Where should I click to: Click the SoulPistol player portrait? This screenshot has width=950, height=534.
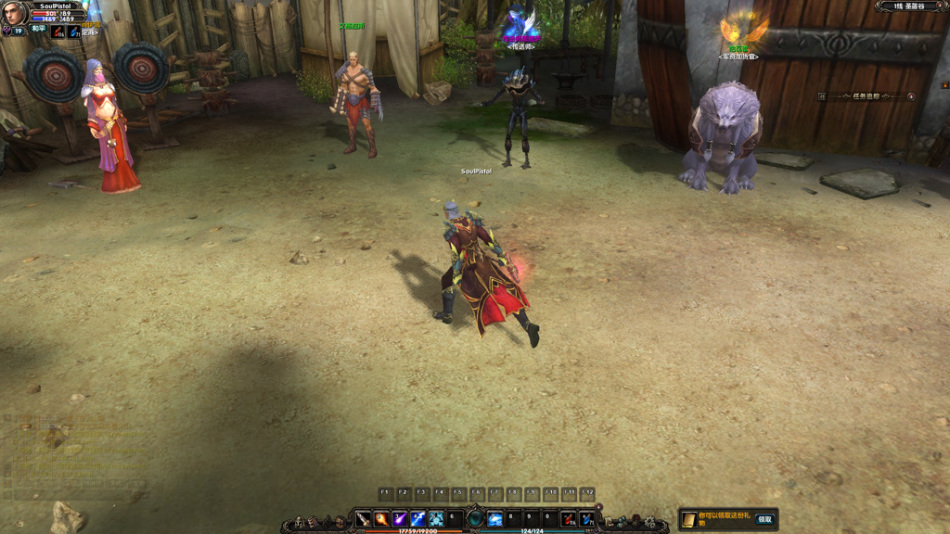[15, 13]
